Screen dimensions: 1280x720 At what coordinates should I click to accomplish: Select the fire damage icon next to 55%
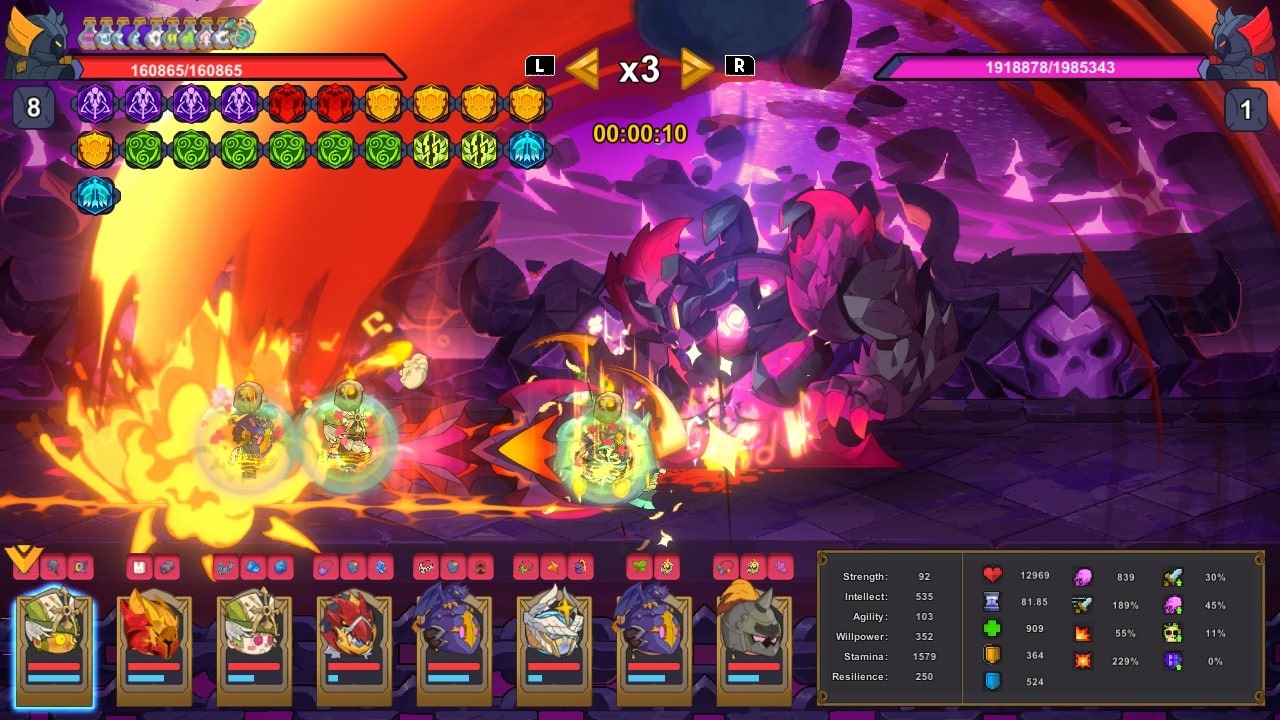[1082, 633]
